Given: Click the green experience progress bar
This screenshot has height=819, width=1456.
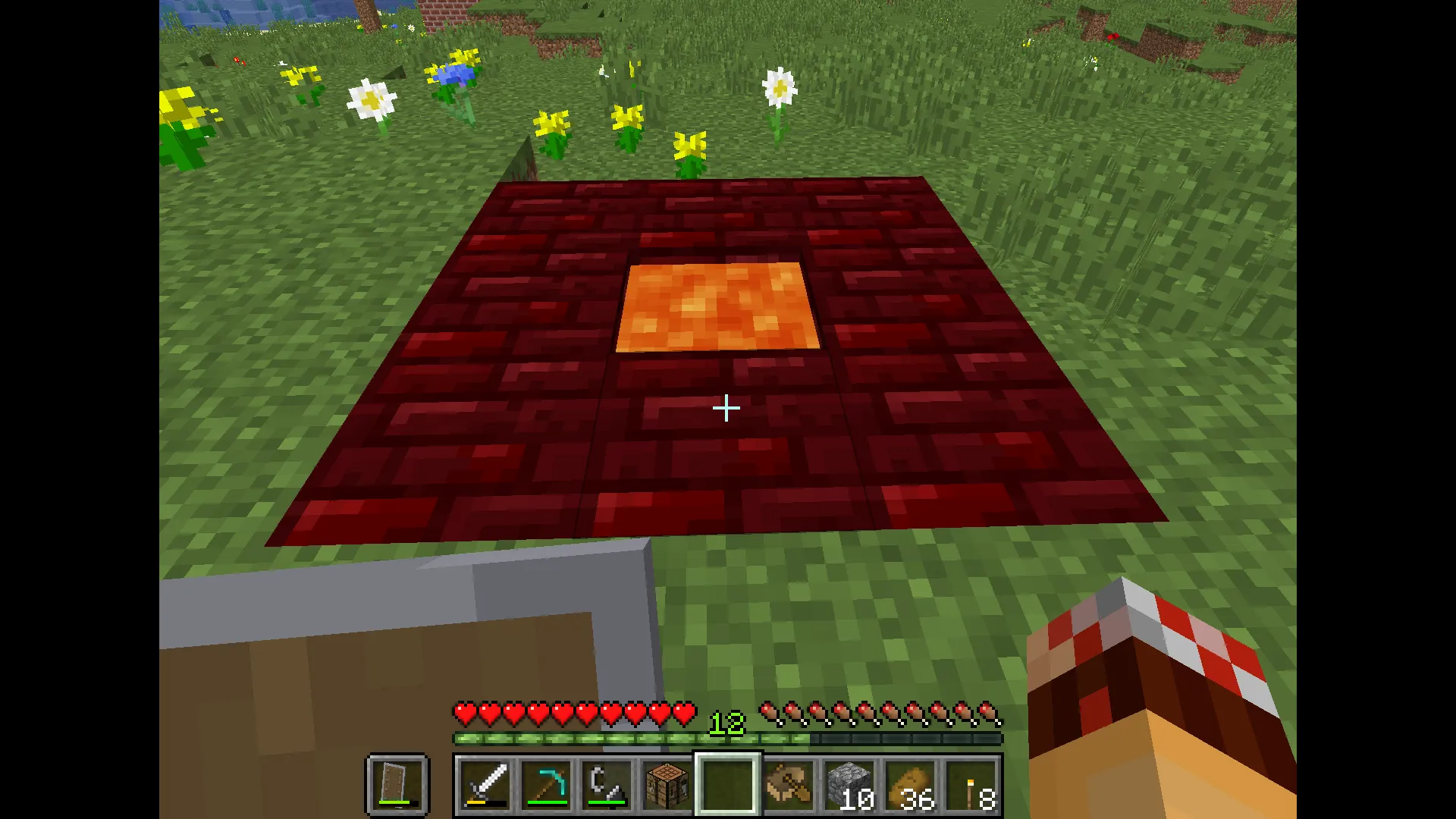Looking at the screenshot, I should click(607, 737).
